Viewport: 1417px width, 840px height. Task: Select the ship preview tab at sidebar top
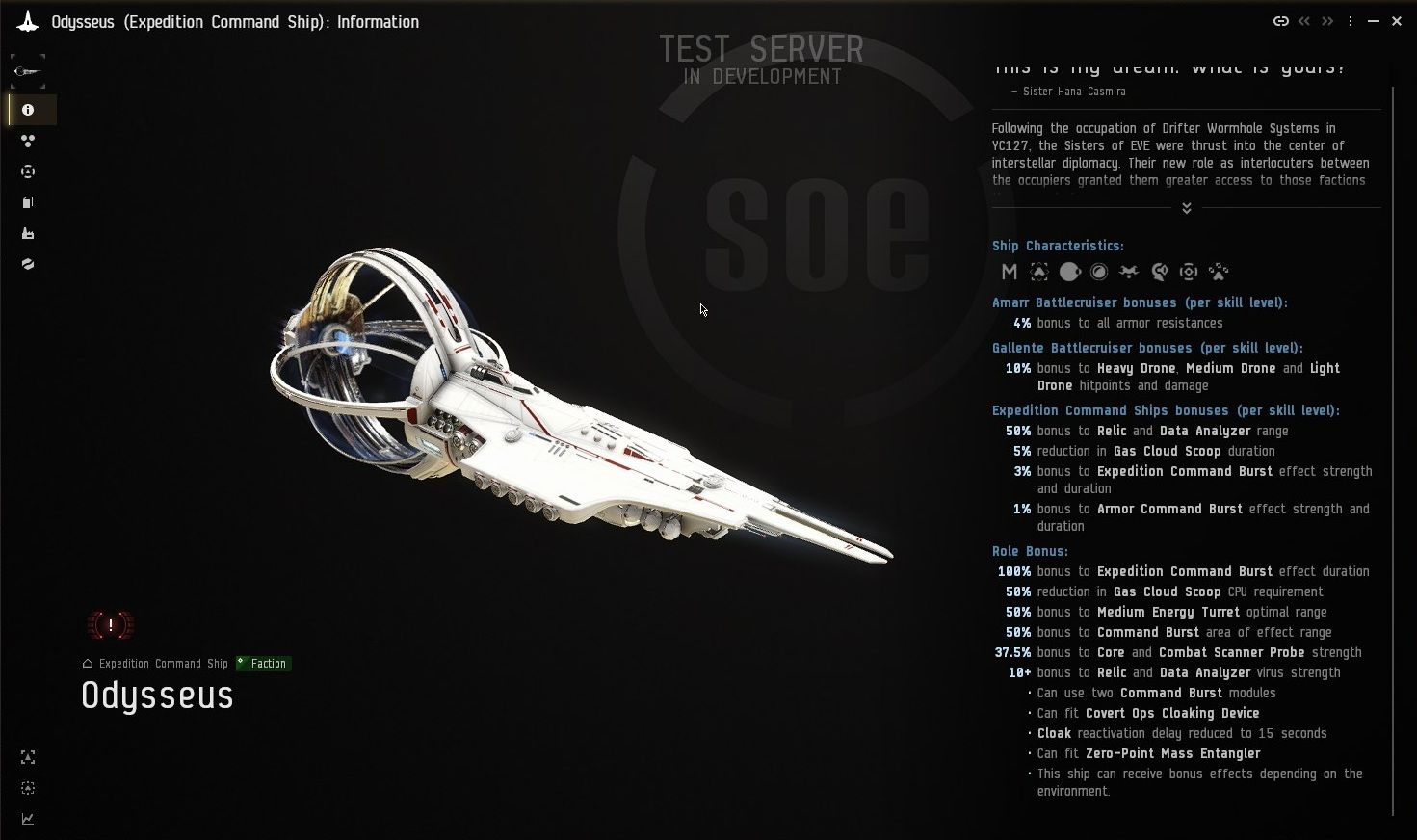coord(27,69)
